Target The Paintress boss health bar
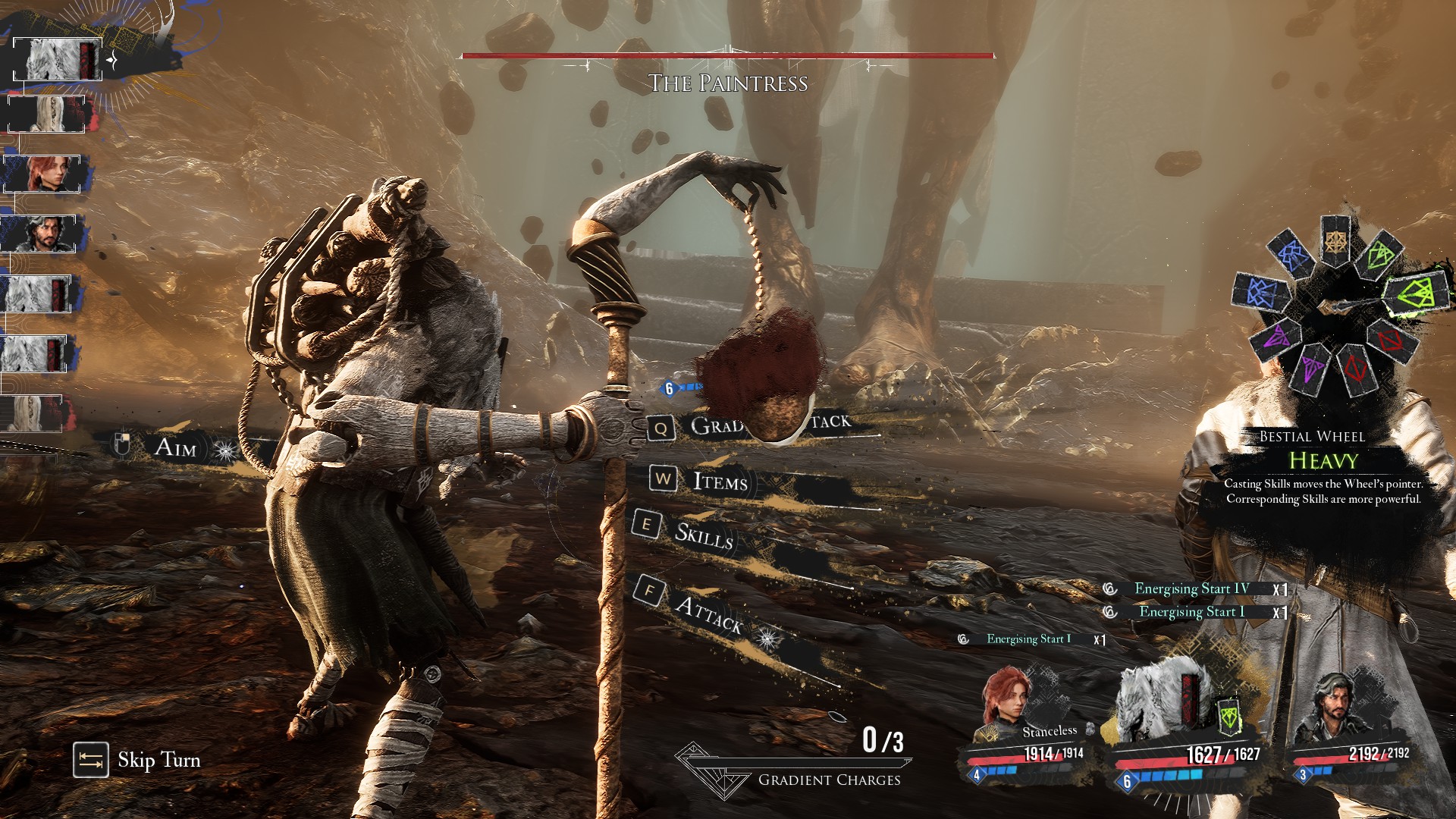 (727, 56)
